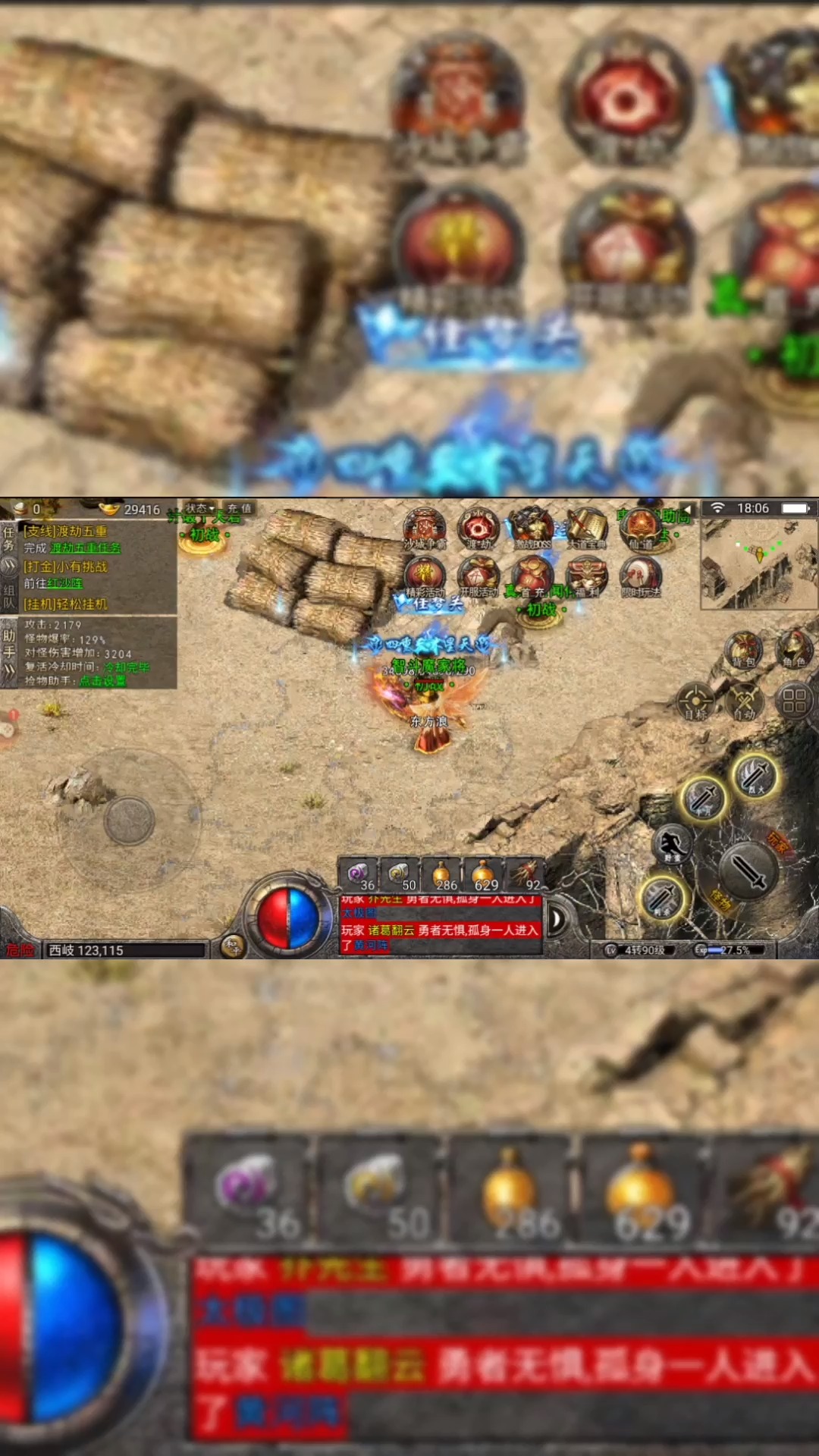Activate the 烈火 sword skill
Screen dimensions: 819x1456
[x=756, y=775]
